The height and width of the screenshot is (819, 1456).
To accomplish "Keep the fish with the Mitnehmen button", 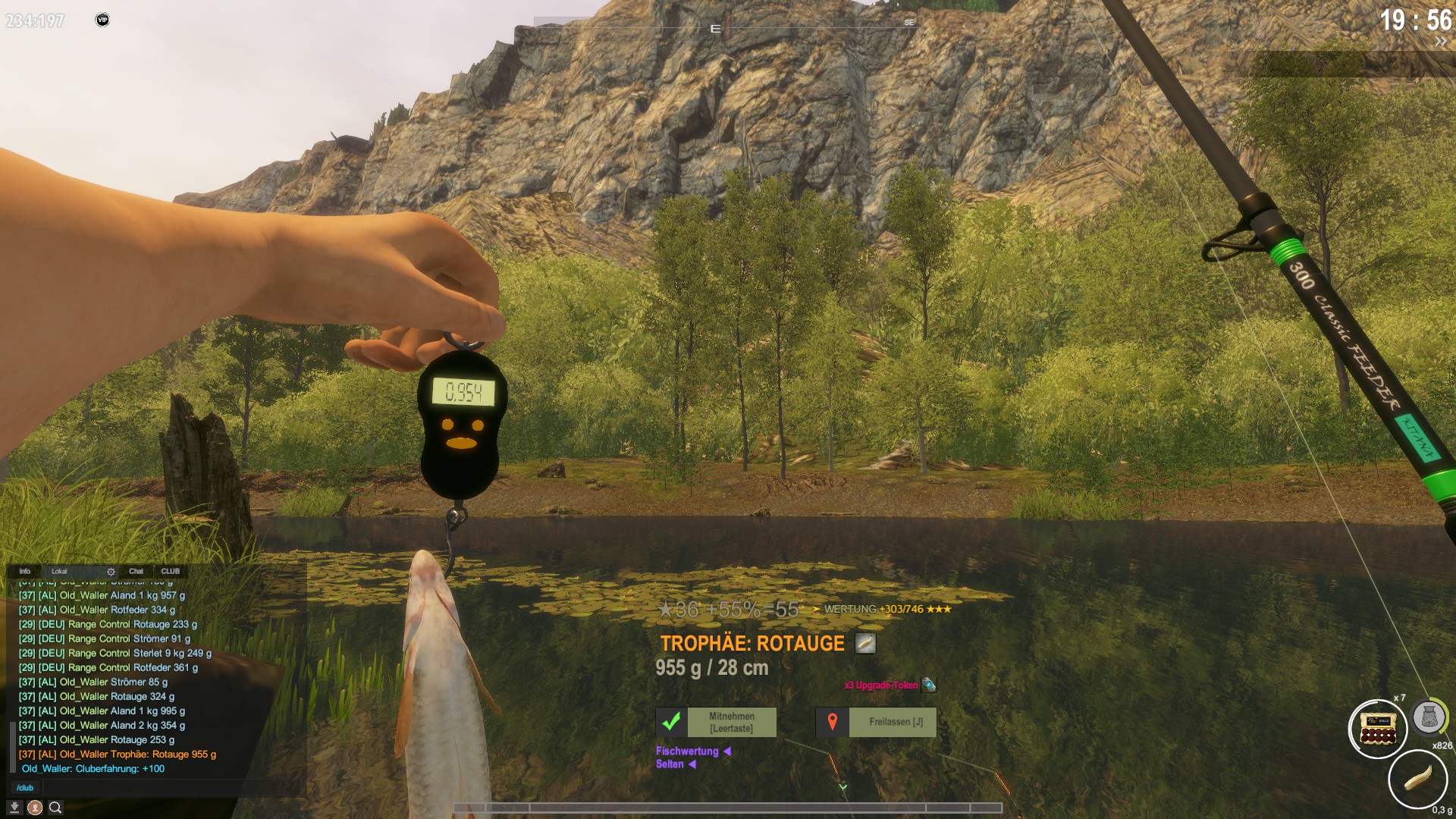I will coord(716,722).
